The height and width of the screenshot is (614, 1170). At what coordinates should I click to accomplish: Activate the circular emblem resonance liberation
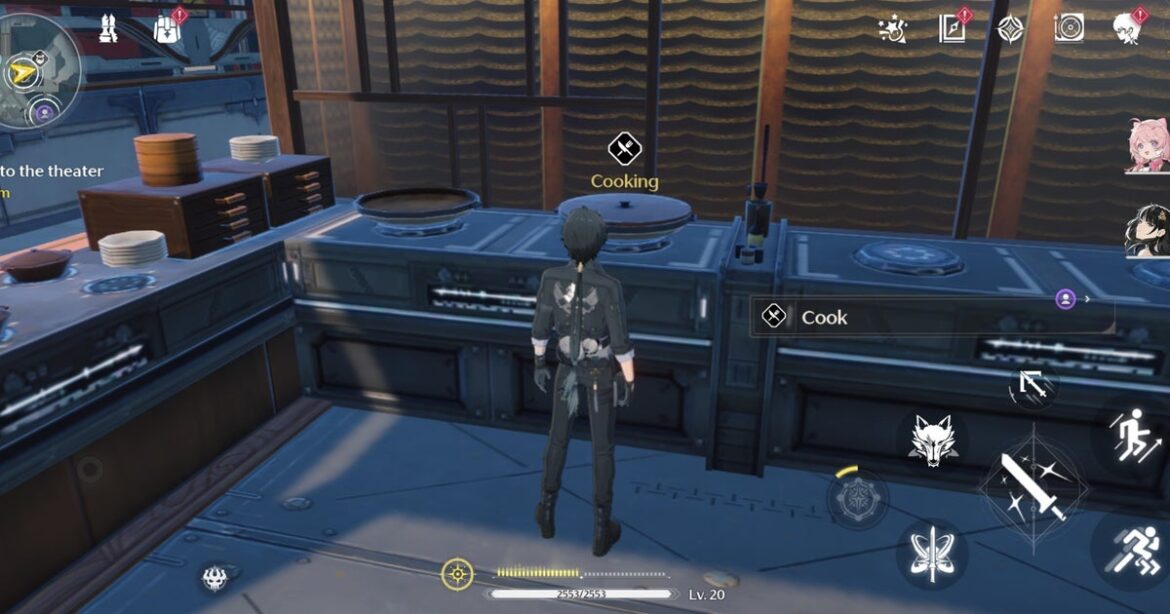[858, 499]
